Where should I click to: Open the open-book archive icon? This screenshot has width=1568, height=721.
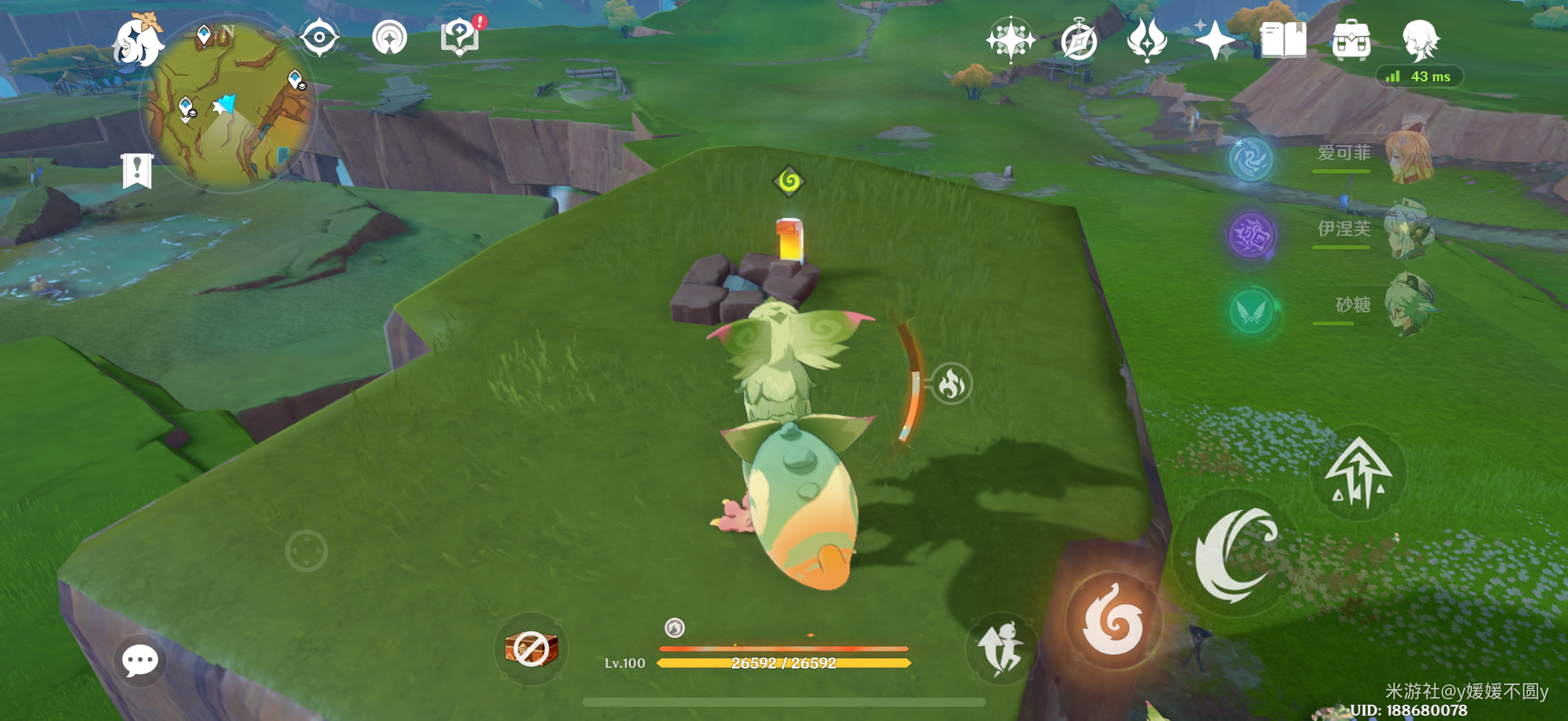1283,40
